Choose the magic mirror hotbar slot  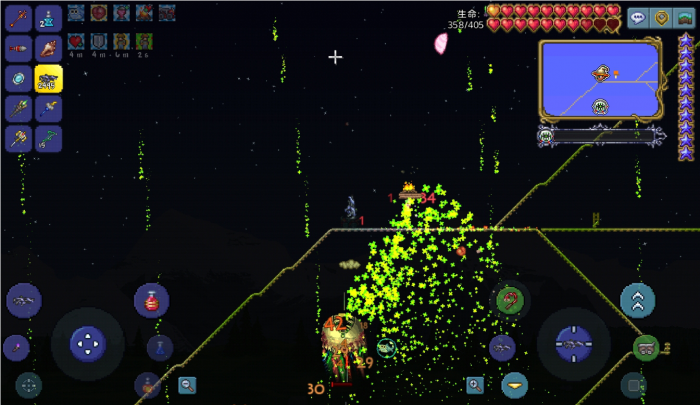[x=19, y=78]
